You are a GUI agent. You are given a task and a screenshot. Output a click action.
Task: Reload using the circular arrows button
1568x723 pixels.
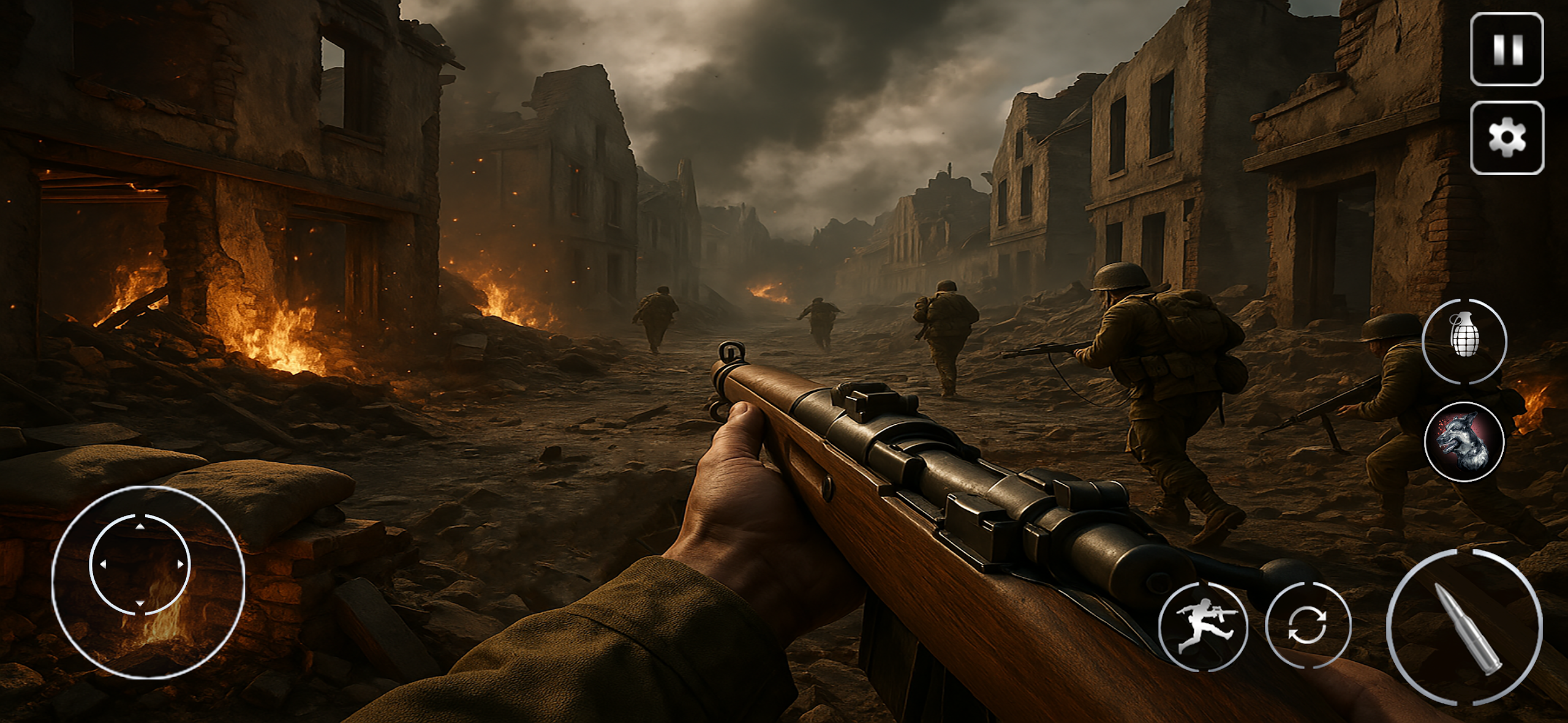point(1307,625)
